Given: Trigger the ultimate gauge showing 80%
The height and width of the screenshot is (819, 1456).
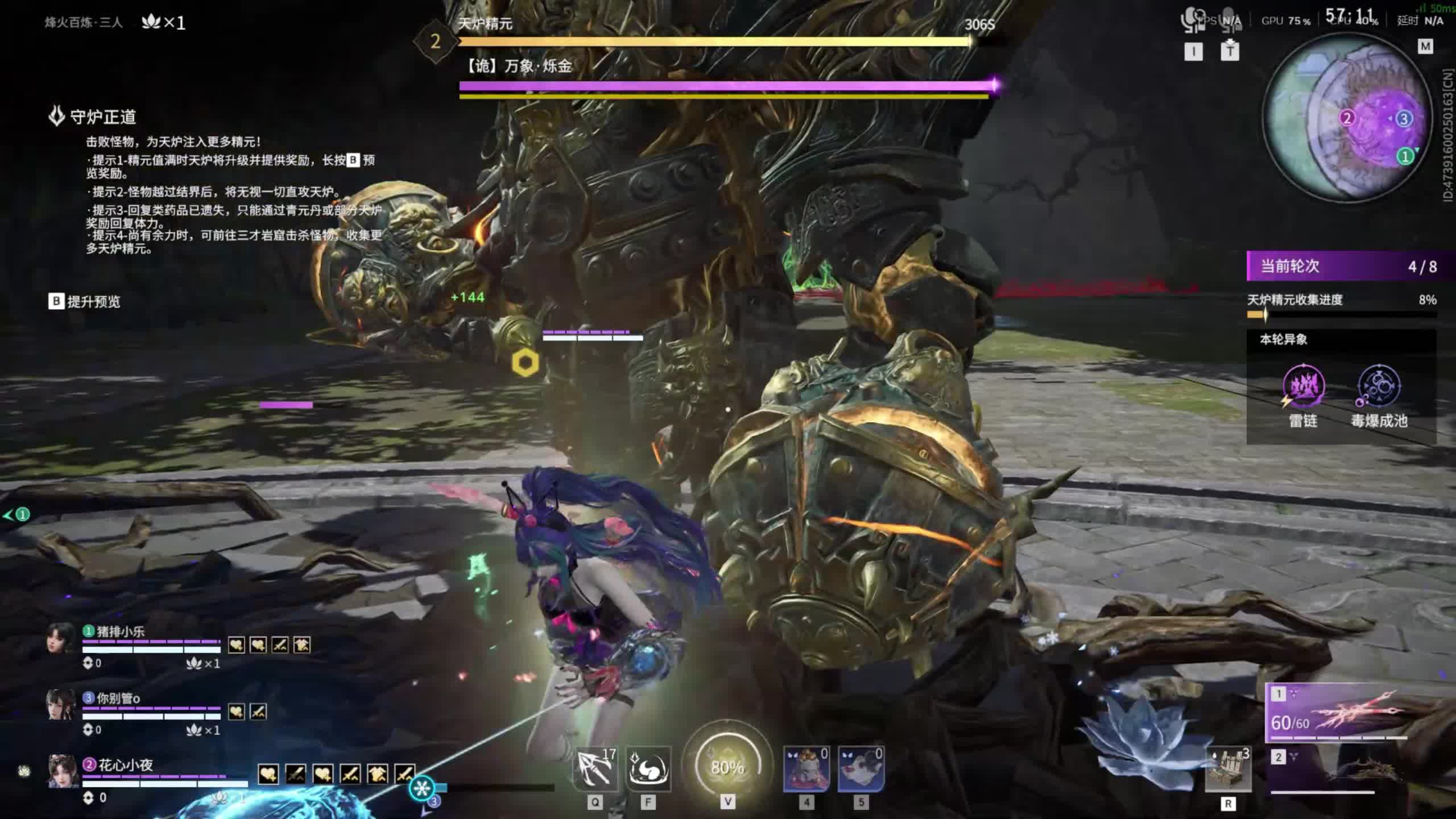Looking at the screenshot, I should pyautogui.click(x=727, y=767).
